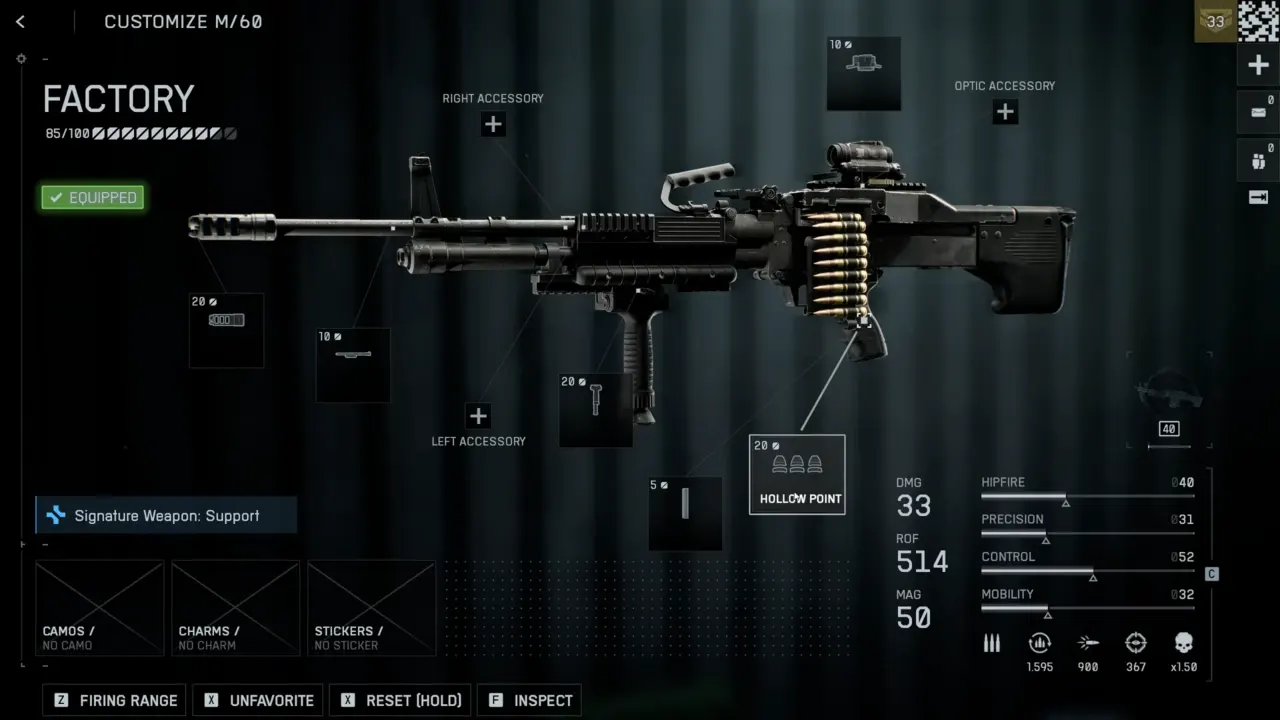This screenshot has height=720, width=1280.
Task: Open the scope attachment slot
Action: tap(863, 73)
